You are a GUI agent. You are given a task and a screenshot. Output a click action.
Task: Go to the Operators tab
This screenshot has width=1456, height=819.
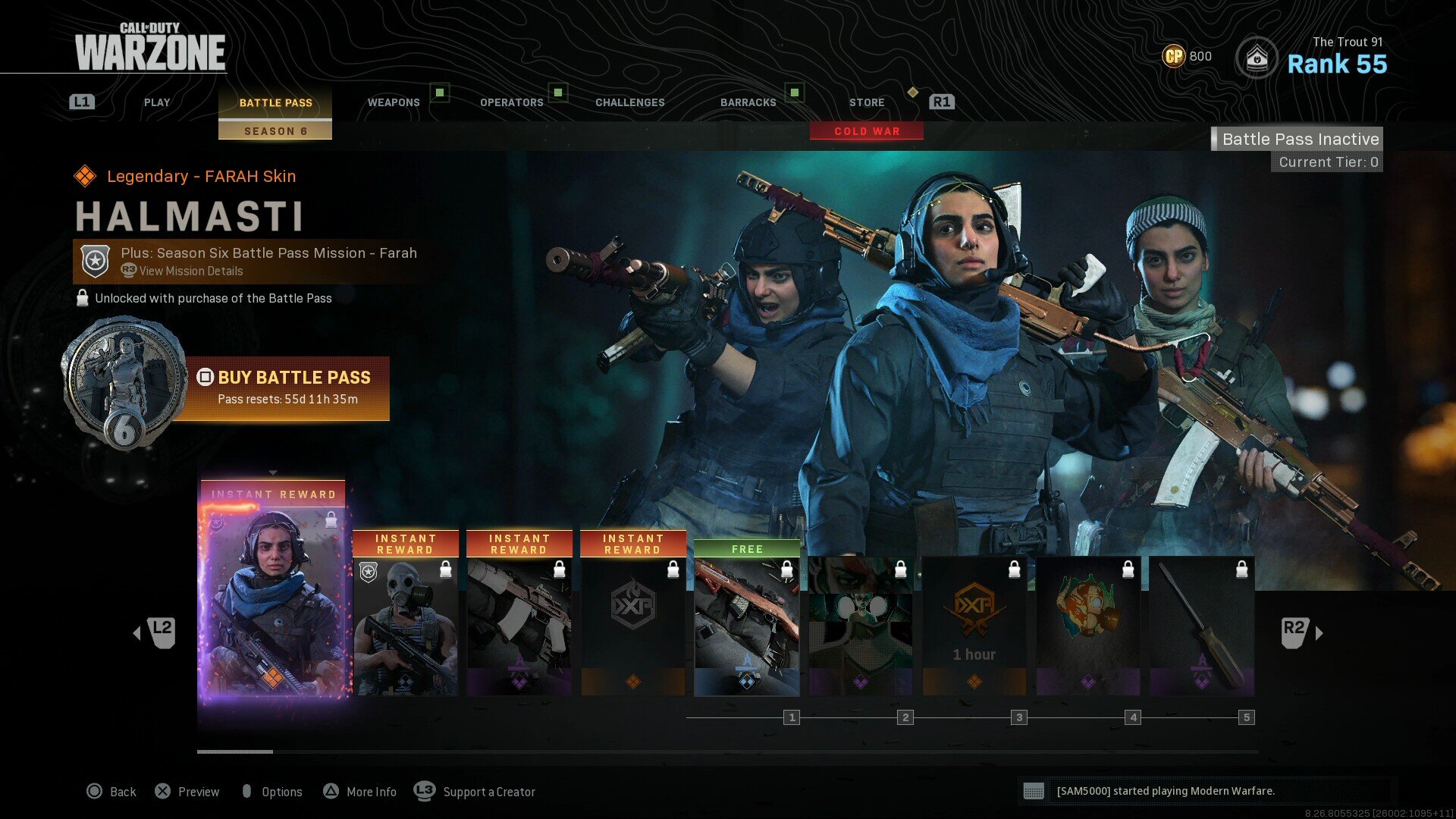(512, 102)
